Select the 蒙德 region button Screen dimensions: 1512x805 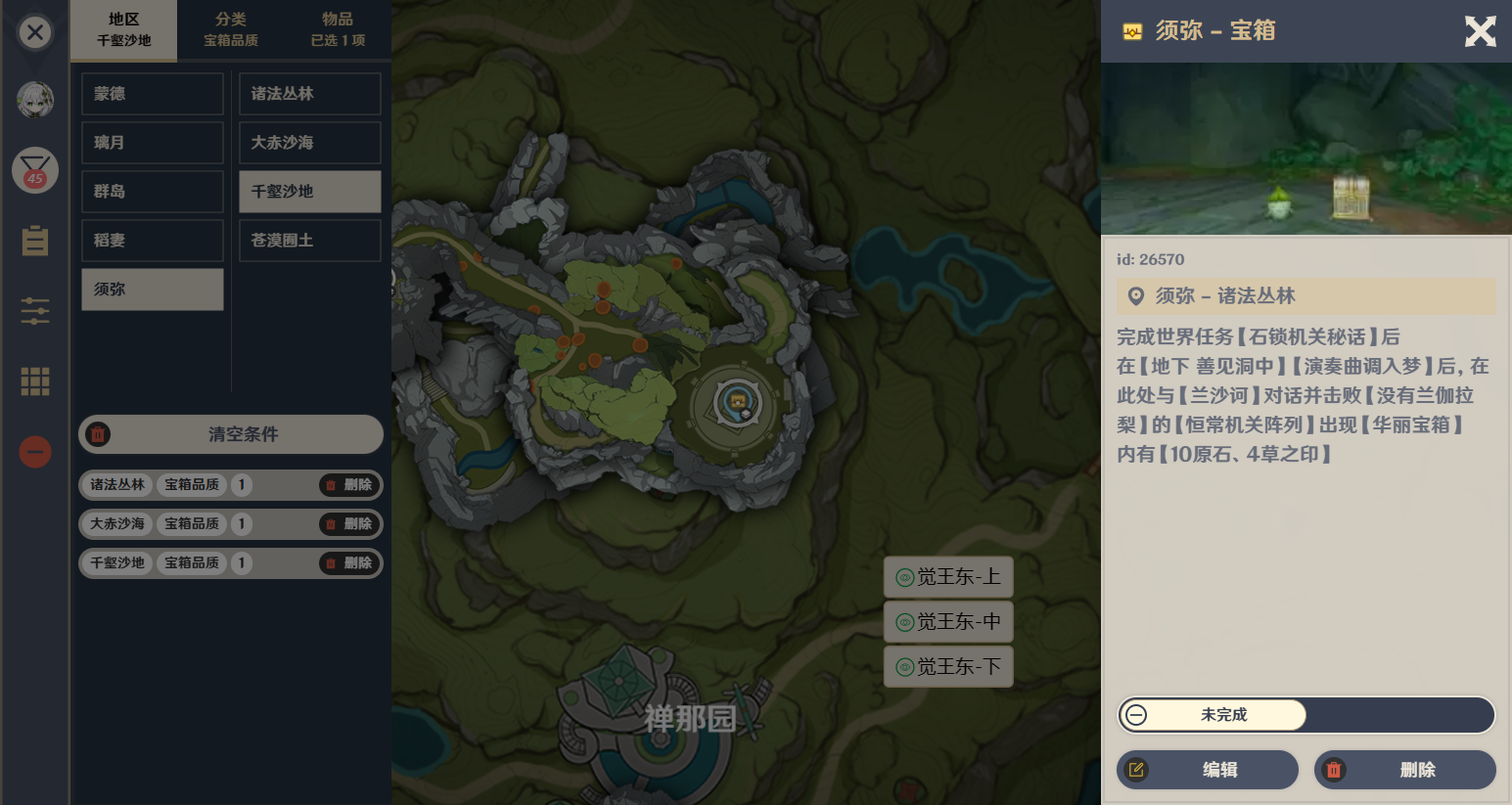[x=152, y=93]
